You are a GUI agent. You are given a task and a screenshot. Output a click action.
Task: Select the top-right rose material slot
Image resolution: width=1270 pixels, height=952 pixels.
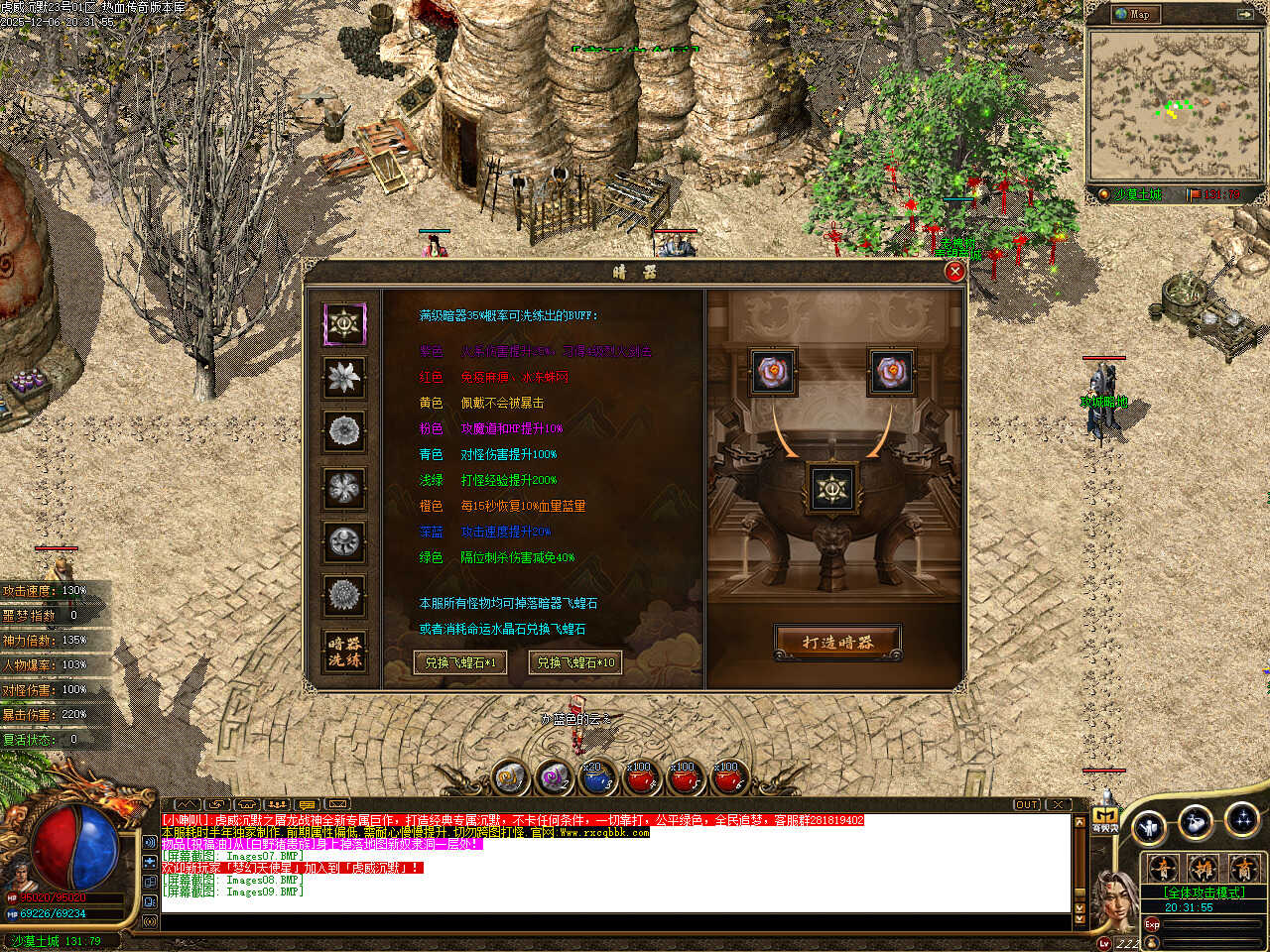tap(891, 372)
